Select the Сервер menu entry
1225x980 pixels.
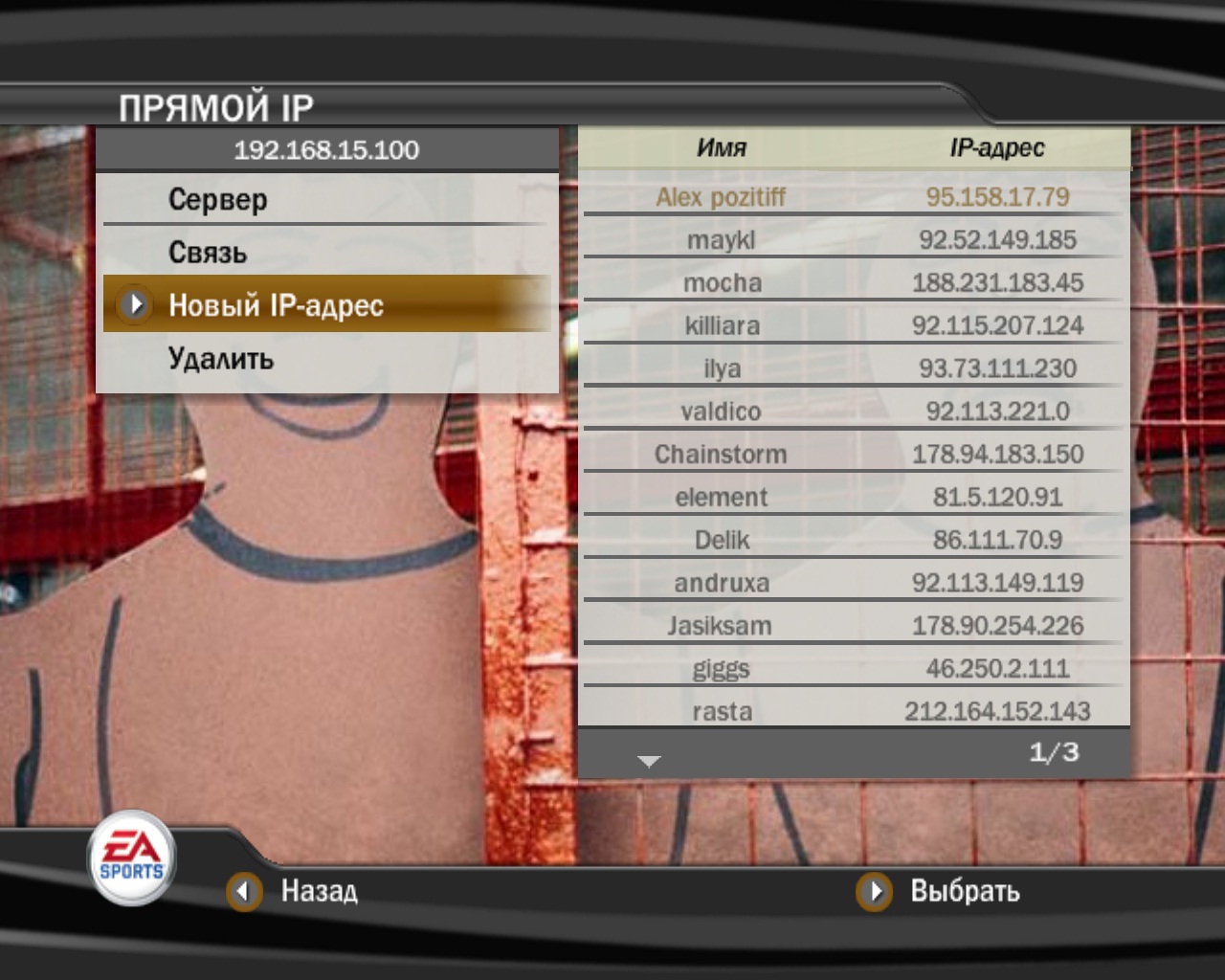[218, 199]
